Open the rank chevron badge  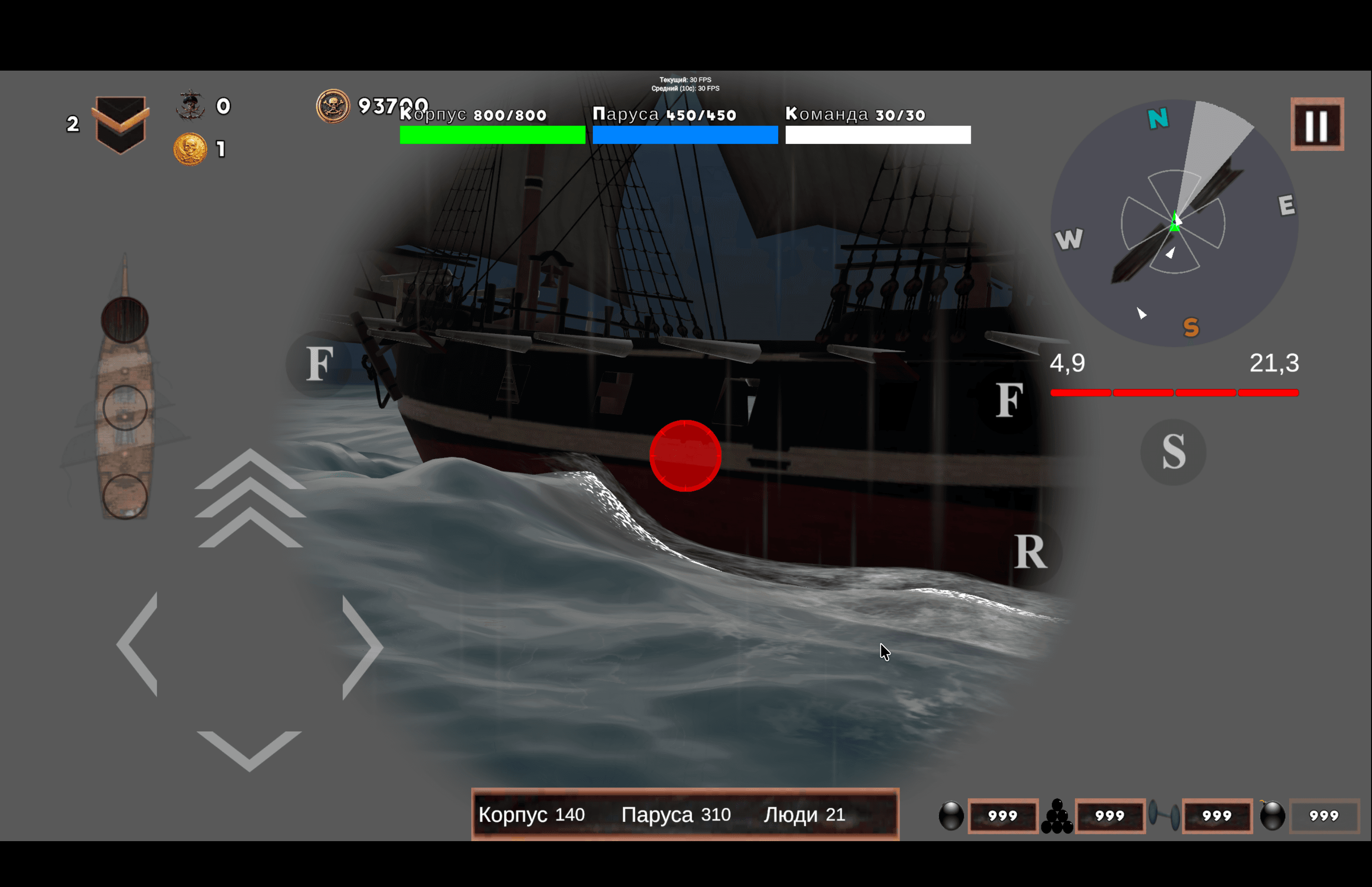point(120,124)
